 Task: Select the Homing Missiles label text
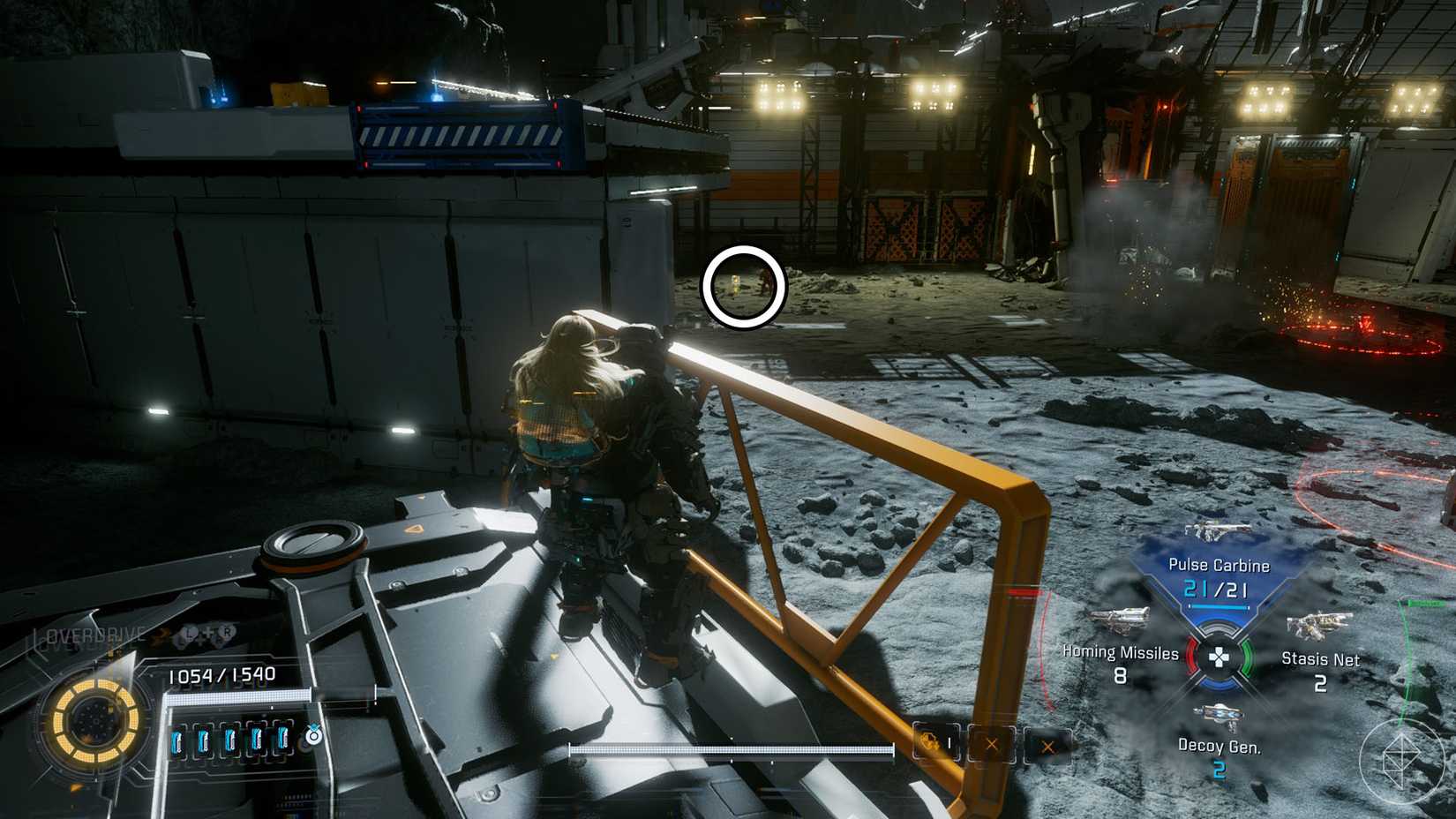[1119, 652]
